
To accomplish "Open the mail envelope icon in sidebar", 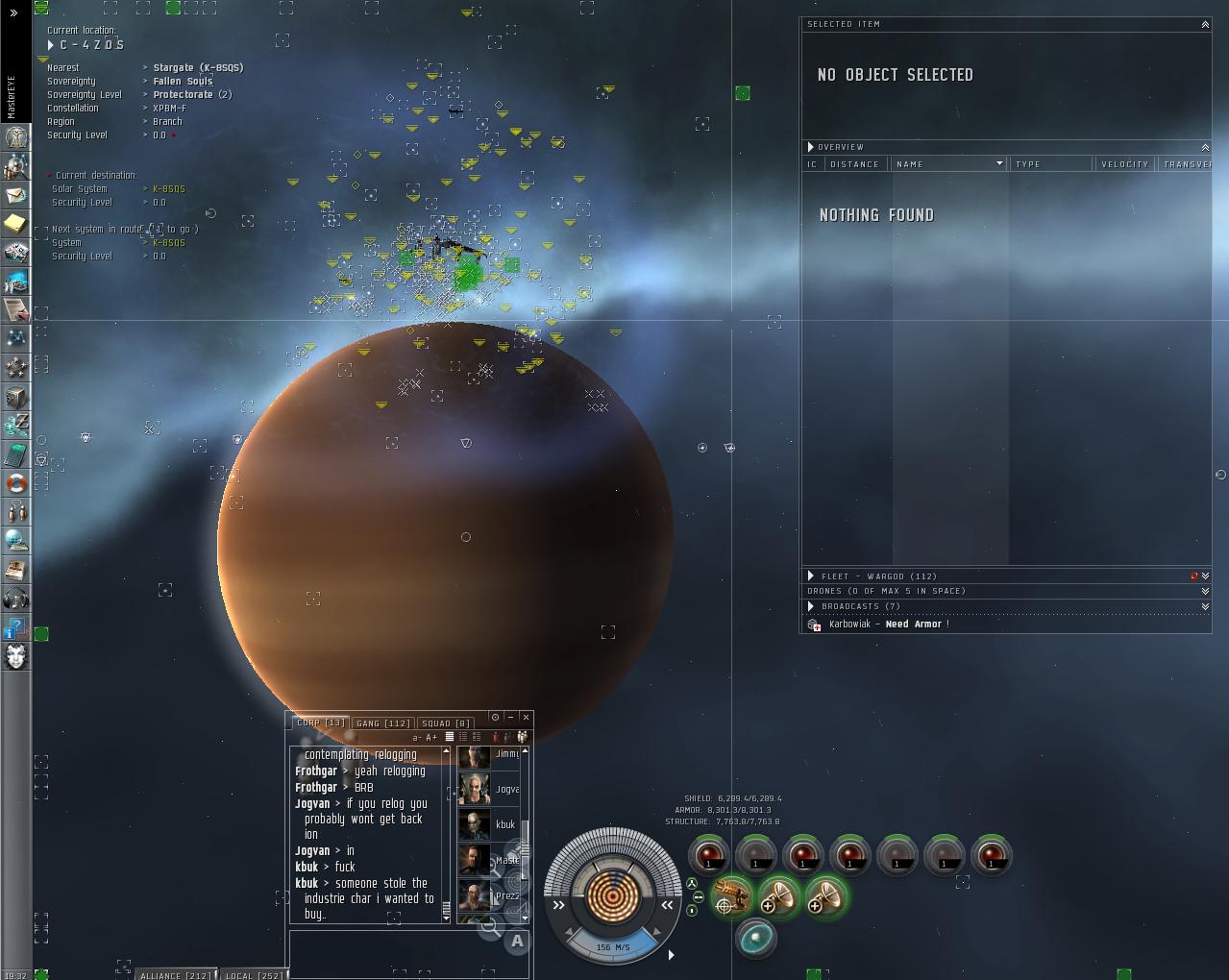I will pos(15,195).
